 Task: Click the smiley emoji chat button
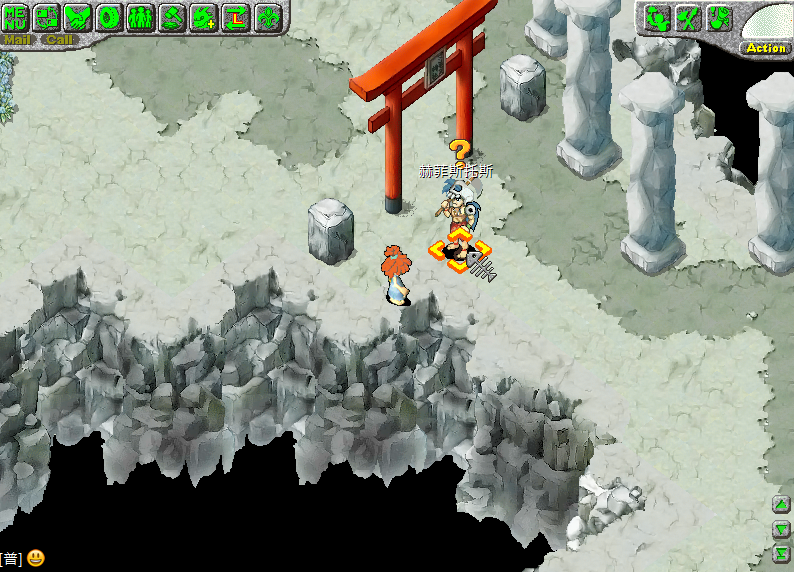pos(36,558)
